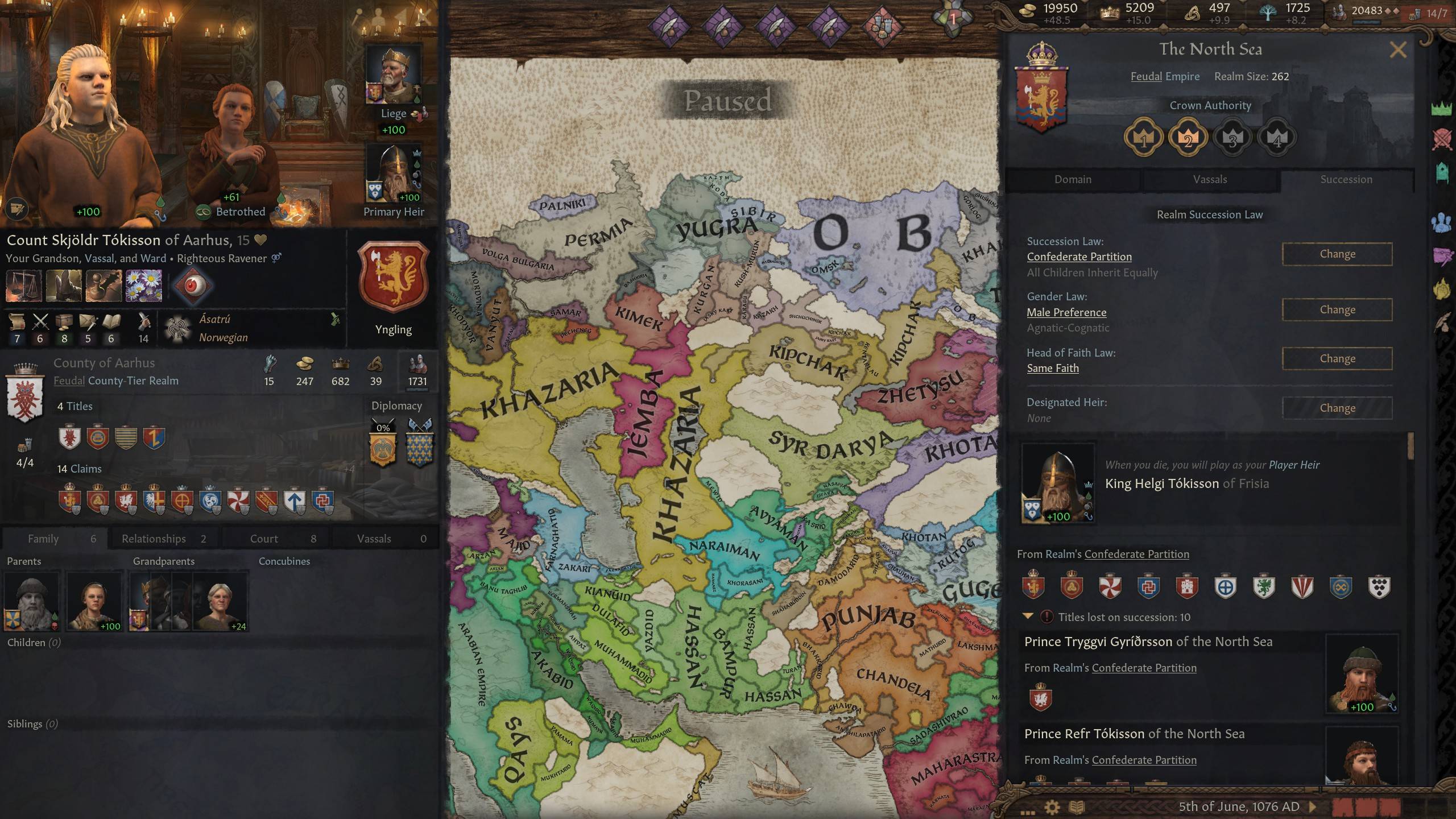Switch to the Vassals tab in the North Sea window
The width and height of the screenshot is (1456, 819).
[x=1210, y=179]
